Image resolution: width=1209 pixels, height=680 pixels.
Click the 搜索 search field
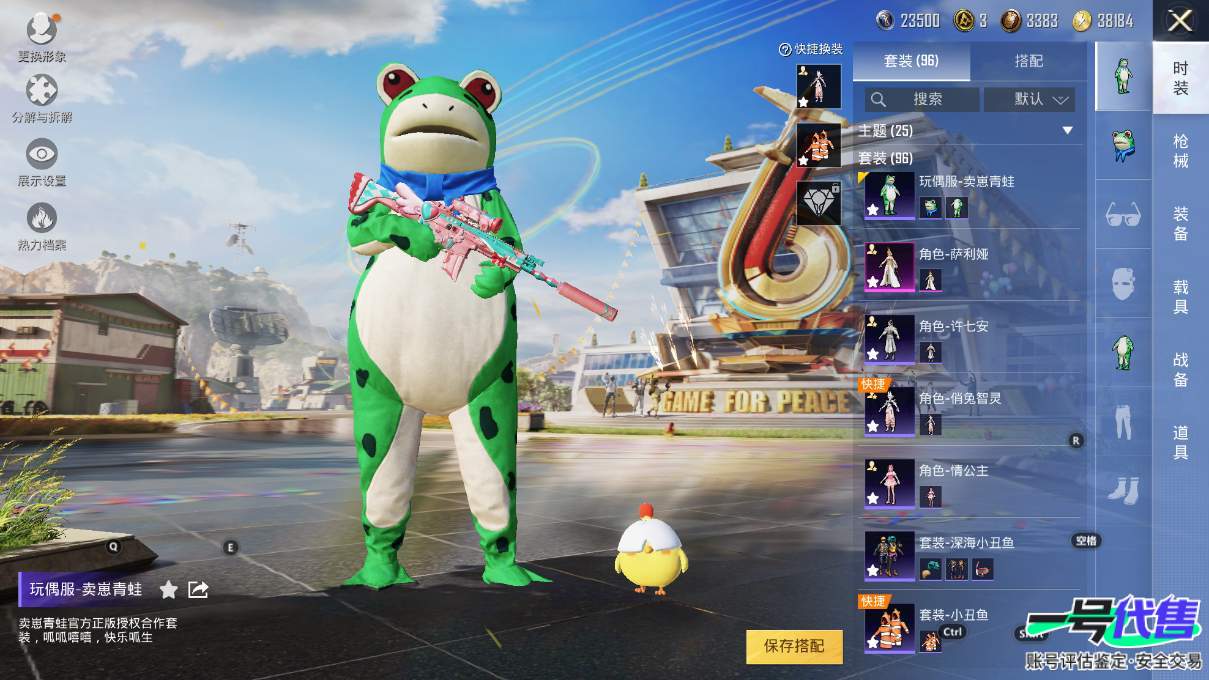[x=922, y=99]
